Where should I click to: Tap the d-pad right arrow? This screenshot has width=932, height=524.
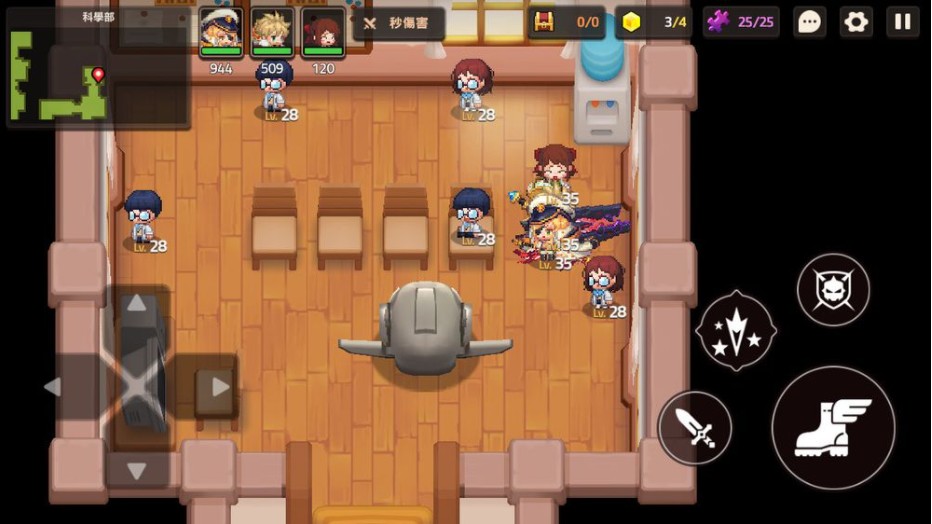click(220, 387)
